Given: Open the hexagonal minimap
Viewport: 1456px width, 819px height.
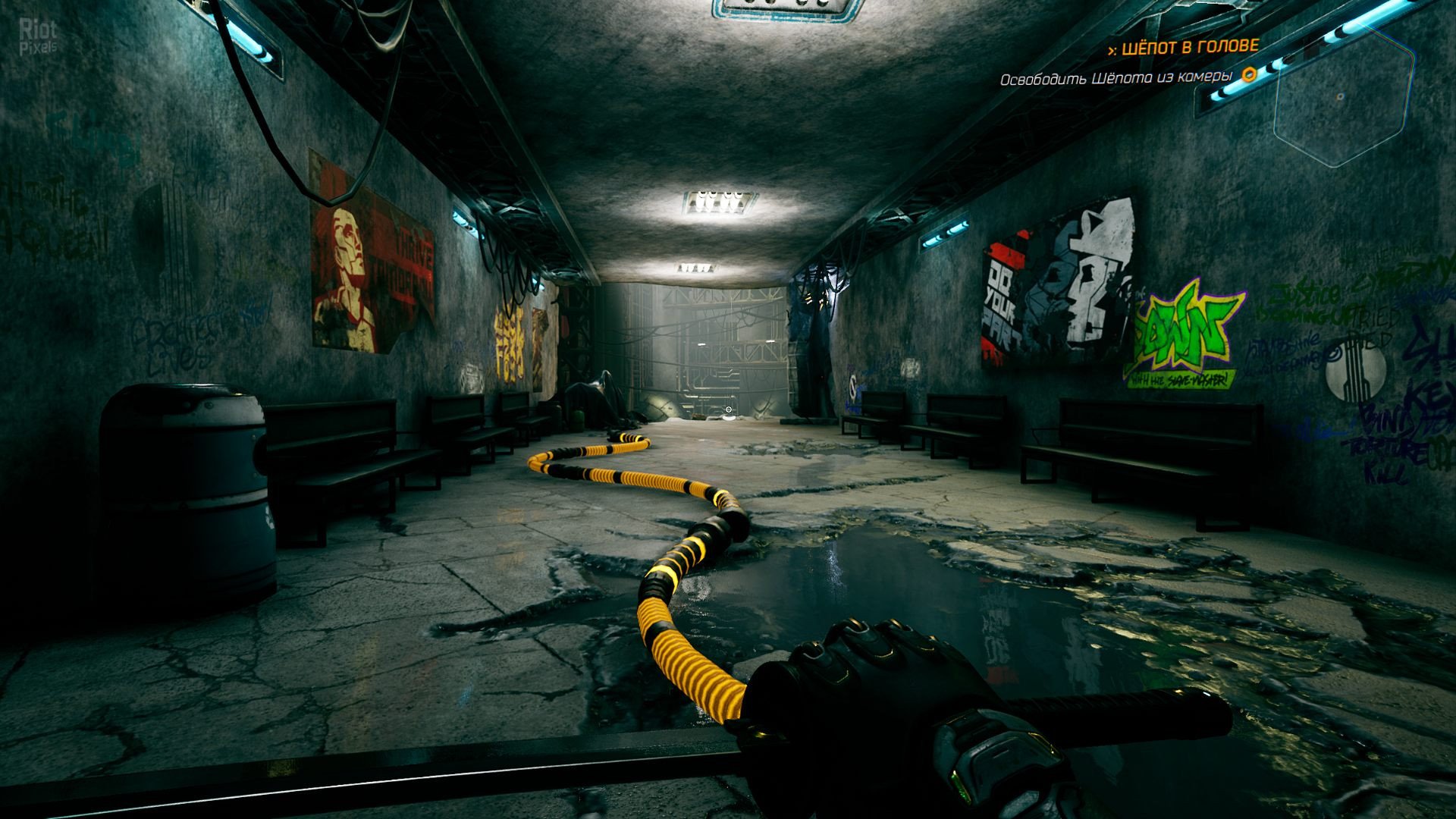Looking at the screenshot, I should point(1344,96).
